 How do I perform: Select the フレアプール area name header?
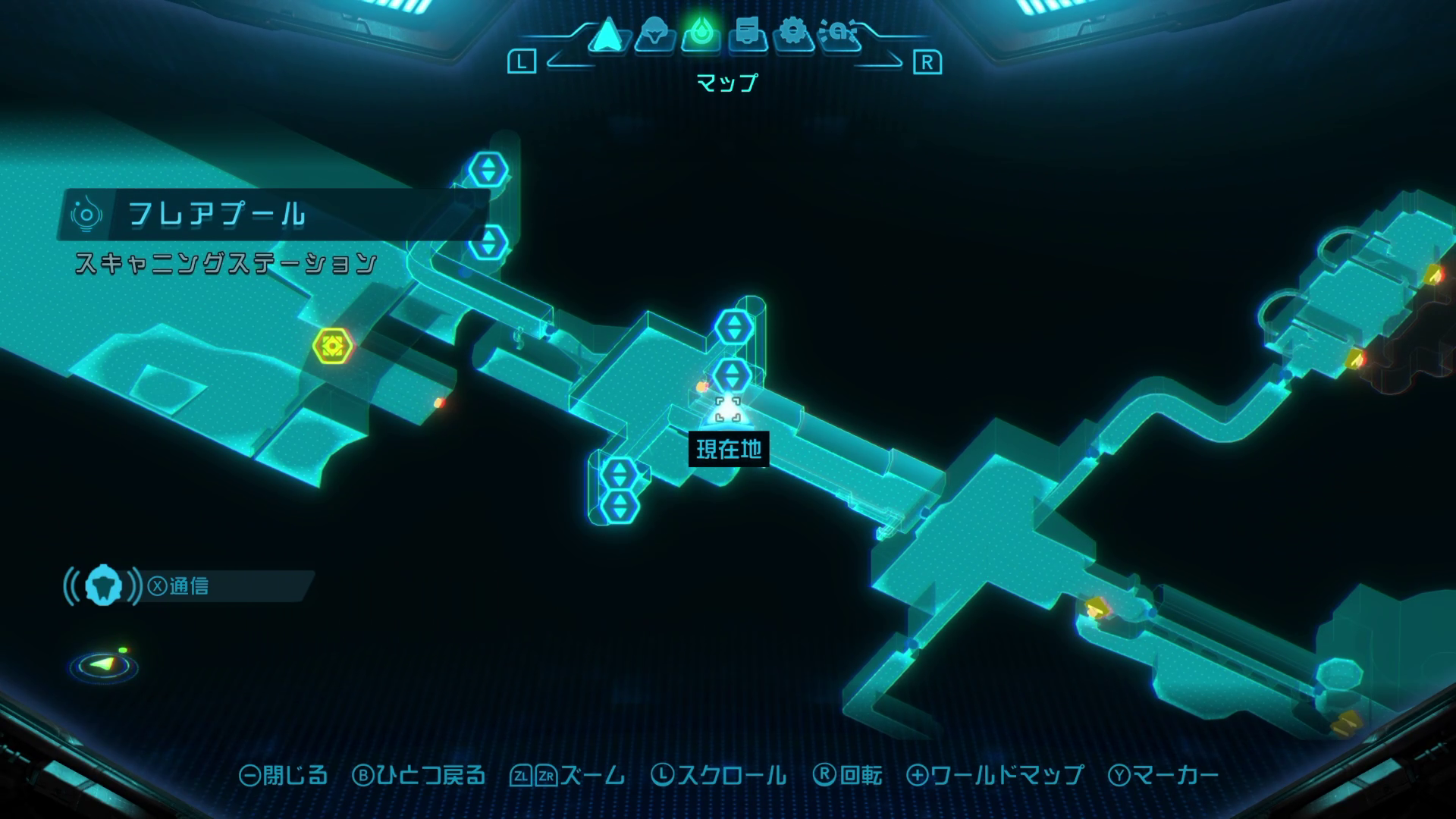[x=217, y=215]
